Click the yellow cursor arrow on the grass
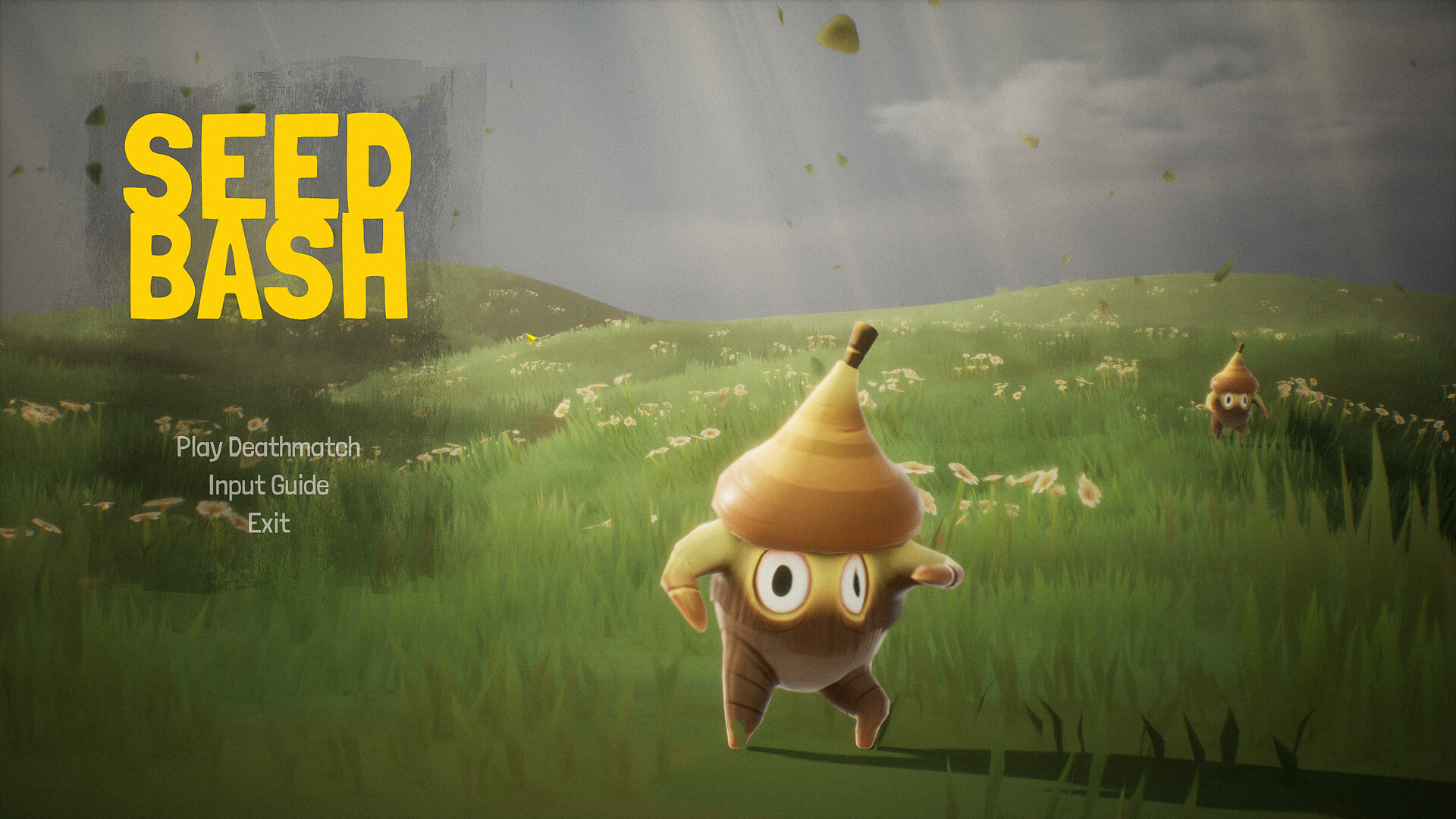Viewport: 1456px width, 819px height. (x=531, y=340)
